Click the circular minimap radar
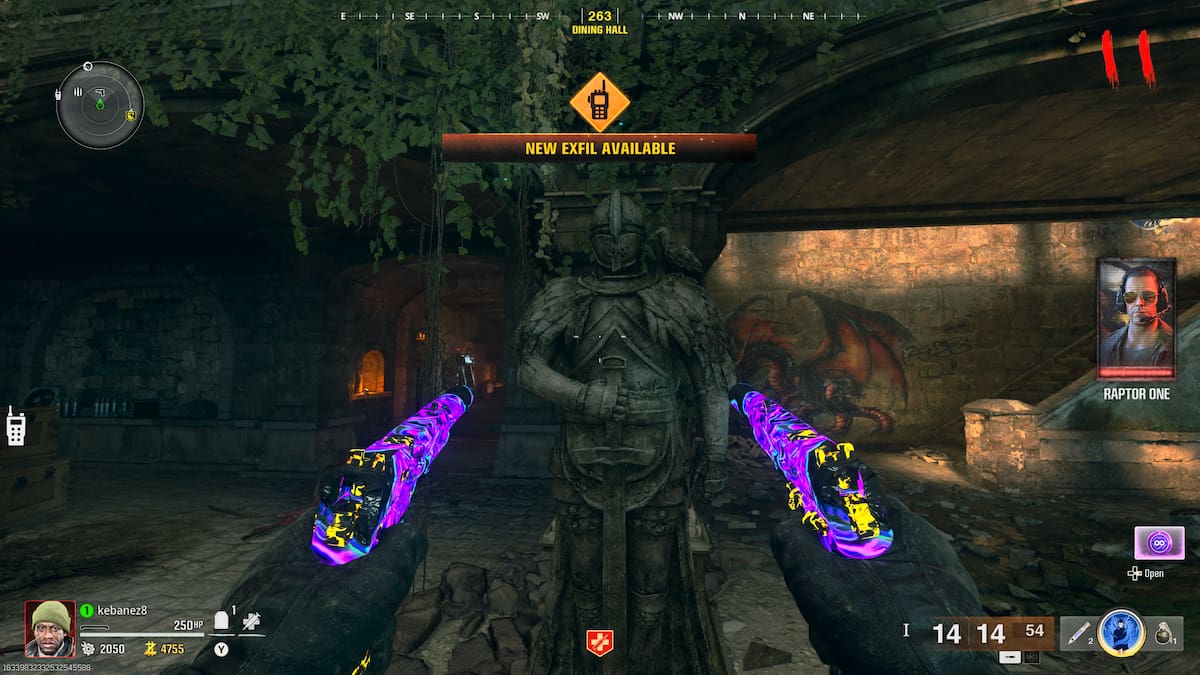The width and height of the screenshot is (1200, 675). point(100,105)
